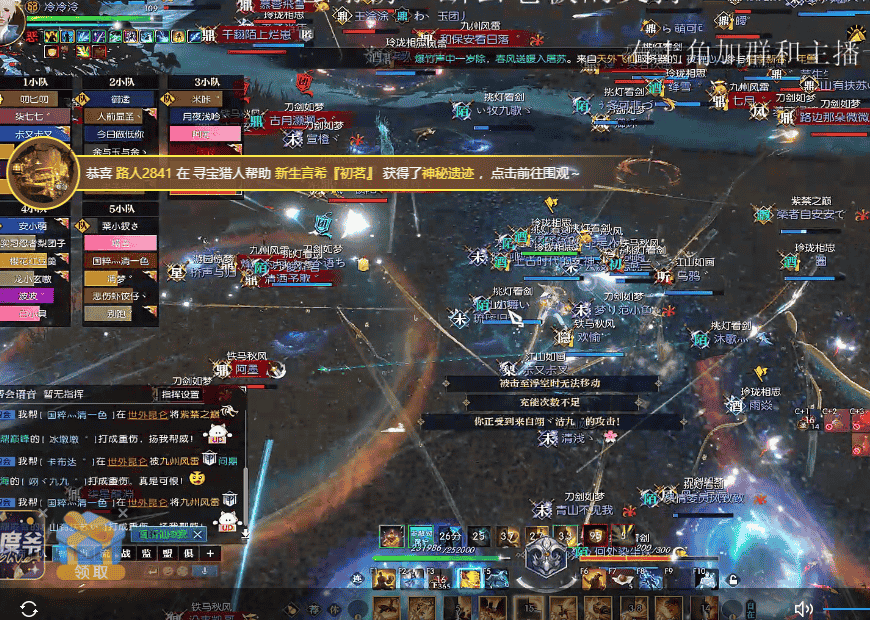Select team member 米咔 in squad 3

tap(201, 99)
